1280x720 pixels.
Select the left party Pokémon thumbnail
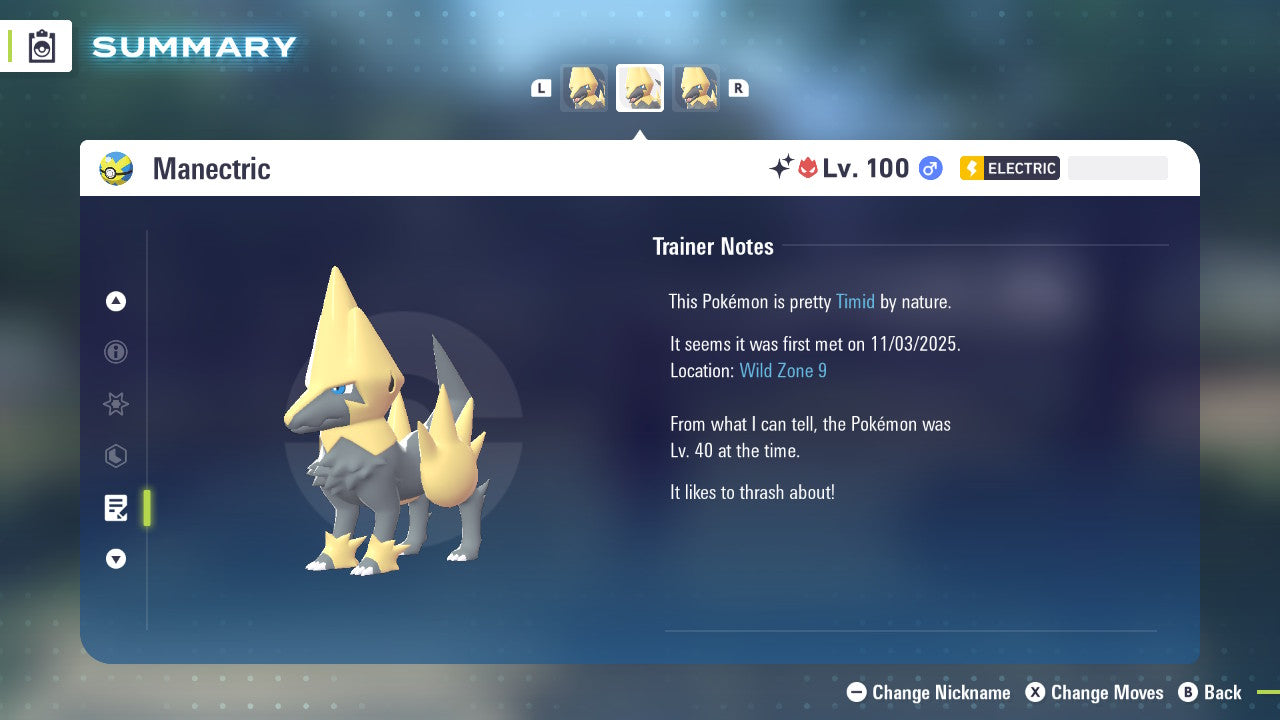click(x=584, y=88)
